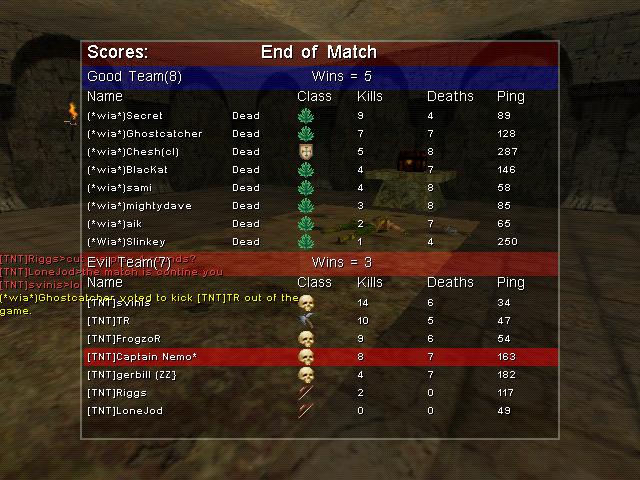
Task: Select the (*wia*)mightydave scoreboard row
Action: click(x=320, y=206)
